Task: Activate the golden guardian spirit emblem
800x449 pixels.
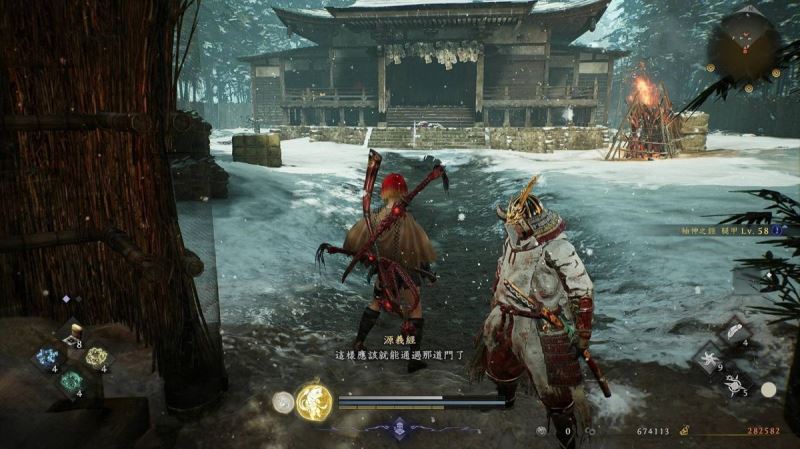Action: point(314,403)
